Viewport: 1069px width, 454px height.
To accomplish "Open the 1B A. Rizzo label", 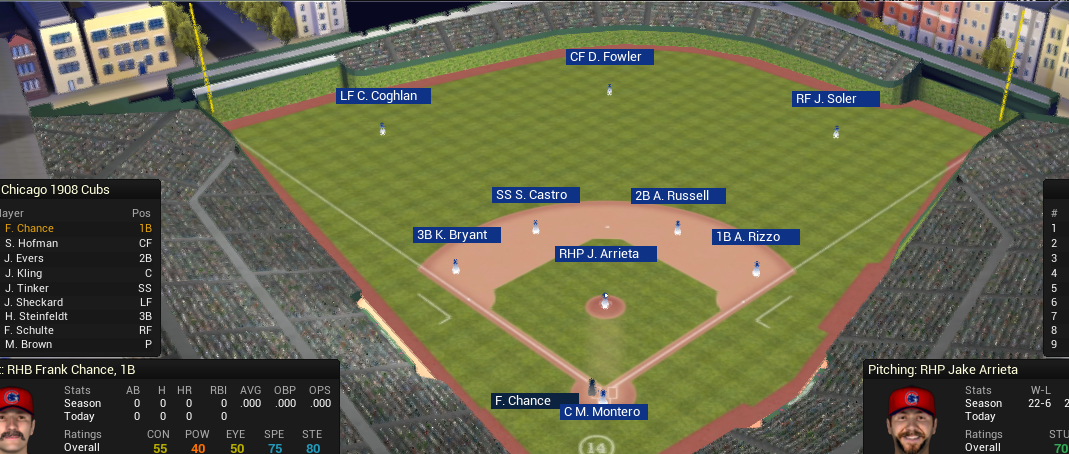I will click(x=757, y=237).
